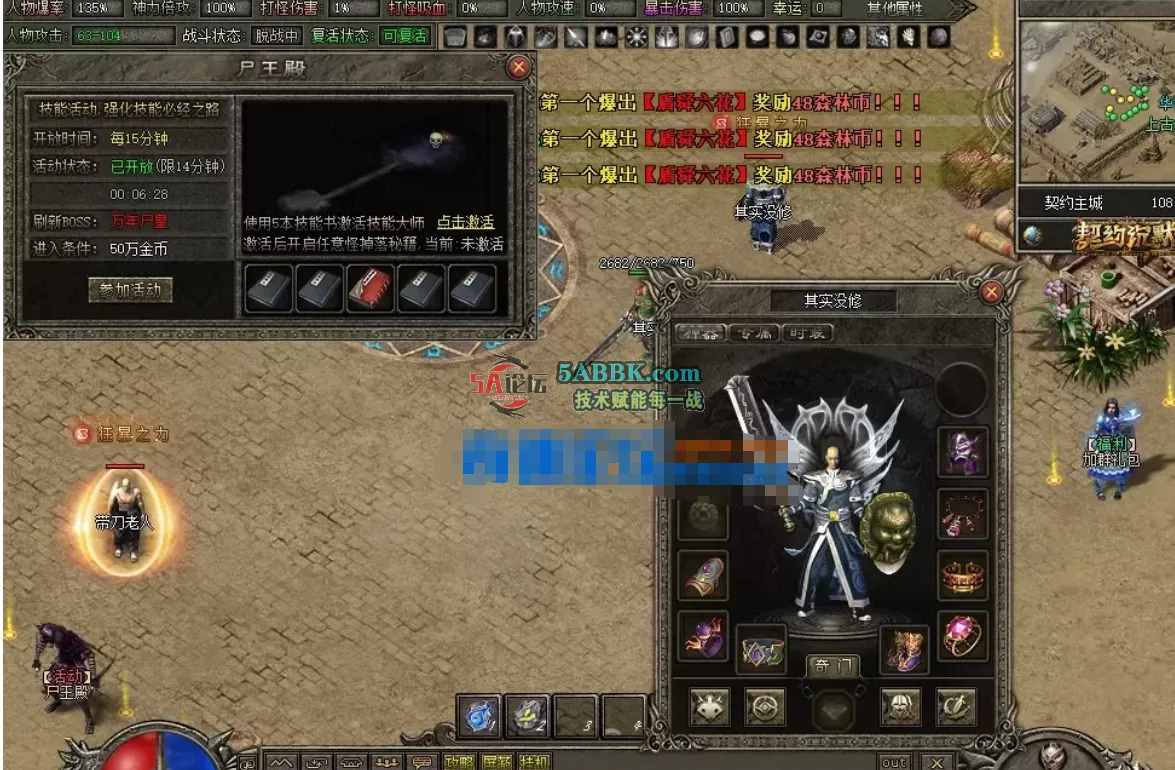The height and width of the screenshot is (770, 1175).
Task: Activate the blue swirl skill in hotkey slot 1
Action: [x=478, y=716]
